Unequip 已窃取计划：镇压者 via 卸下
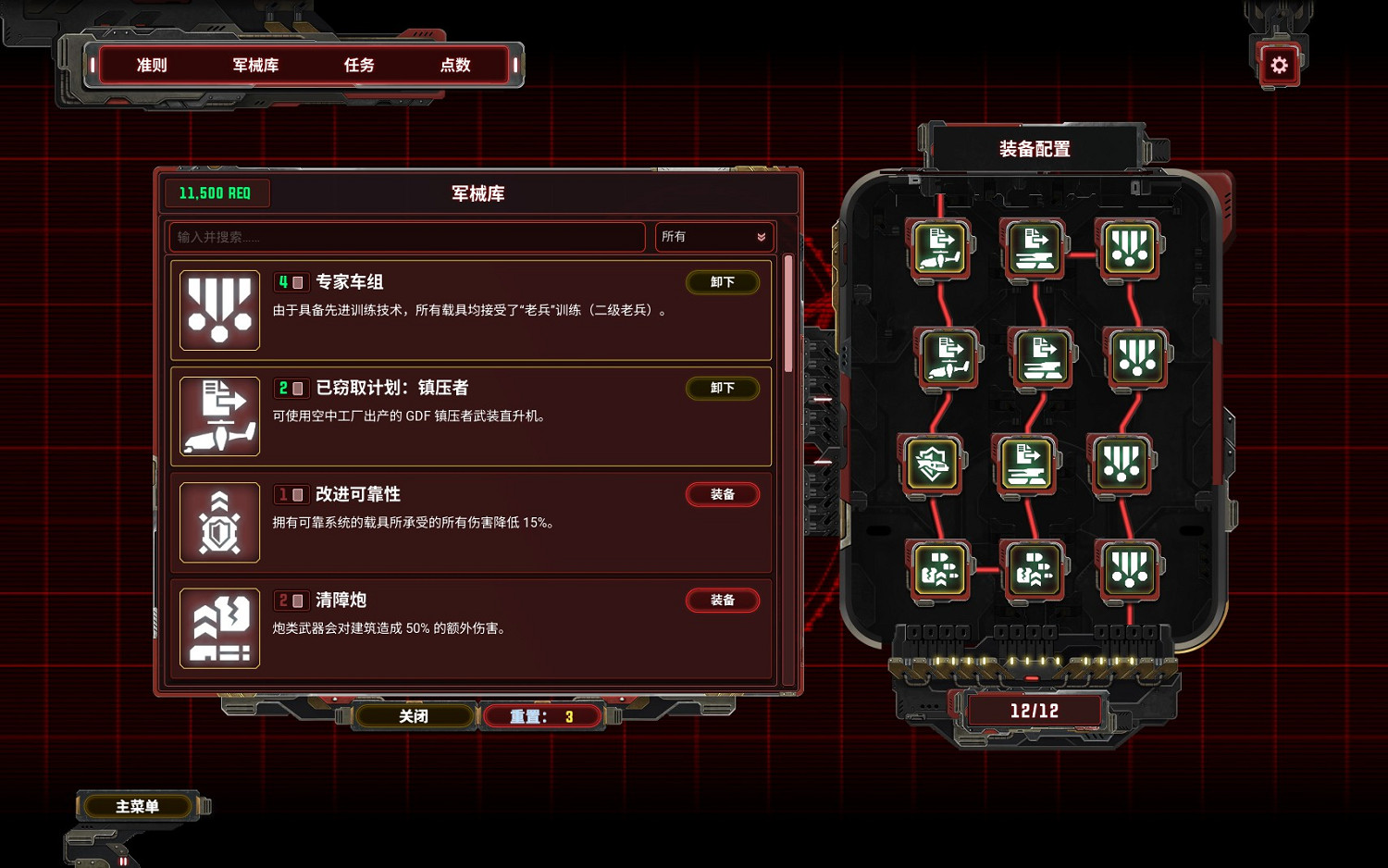Image resolution: width=1388 pixels, height=868 pixels. [x=723, y=388]
